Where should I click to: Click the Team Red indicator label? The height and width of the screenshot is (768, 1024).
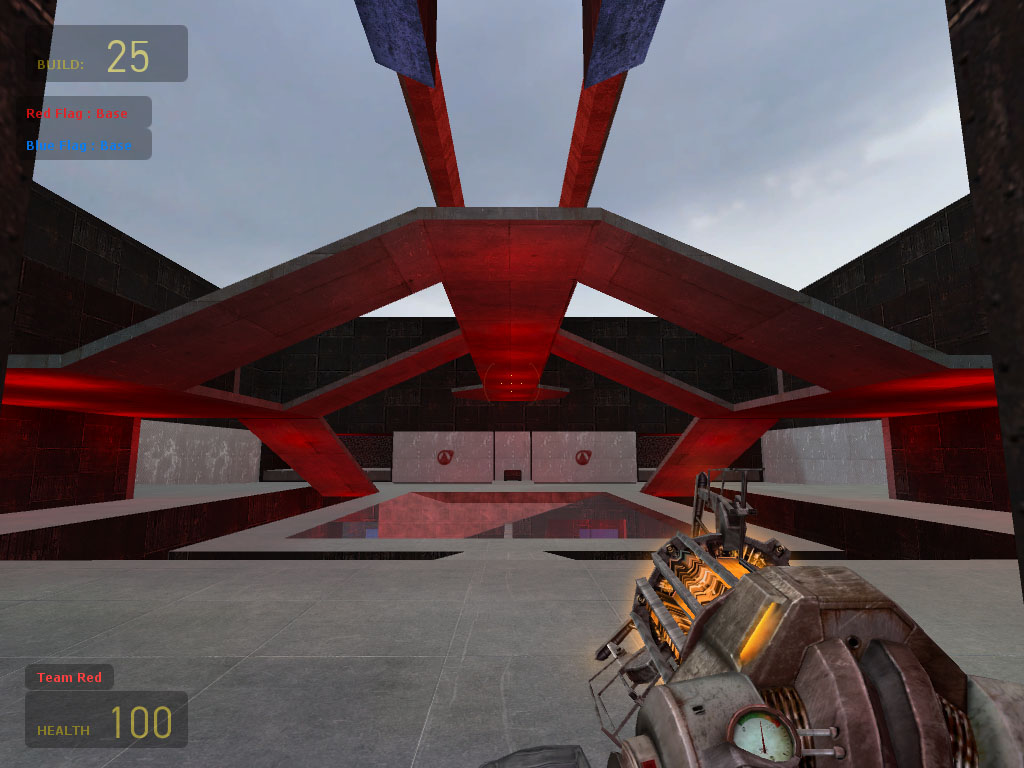click(69, 677)
